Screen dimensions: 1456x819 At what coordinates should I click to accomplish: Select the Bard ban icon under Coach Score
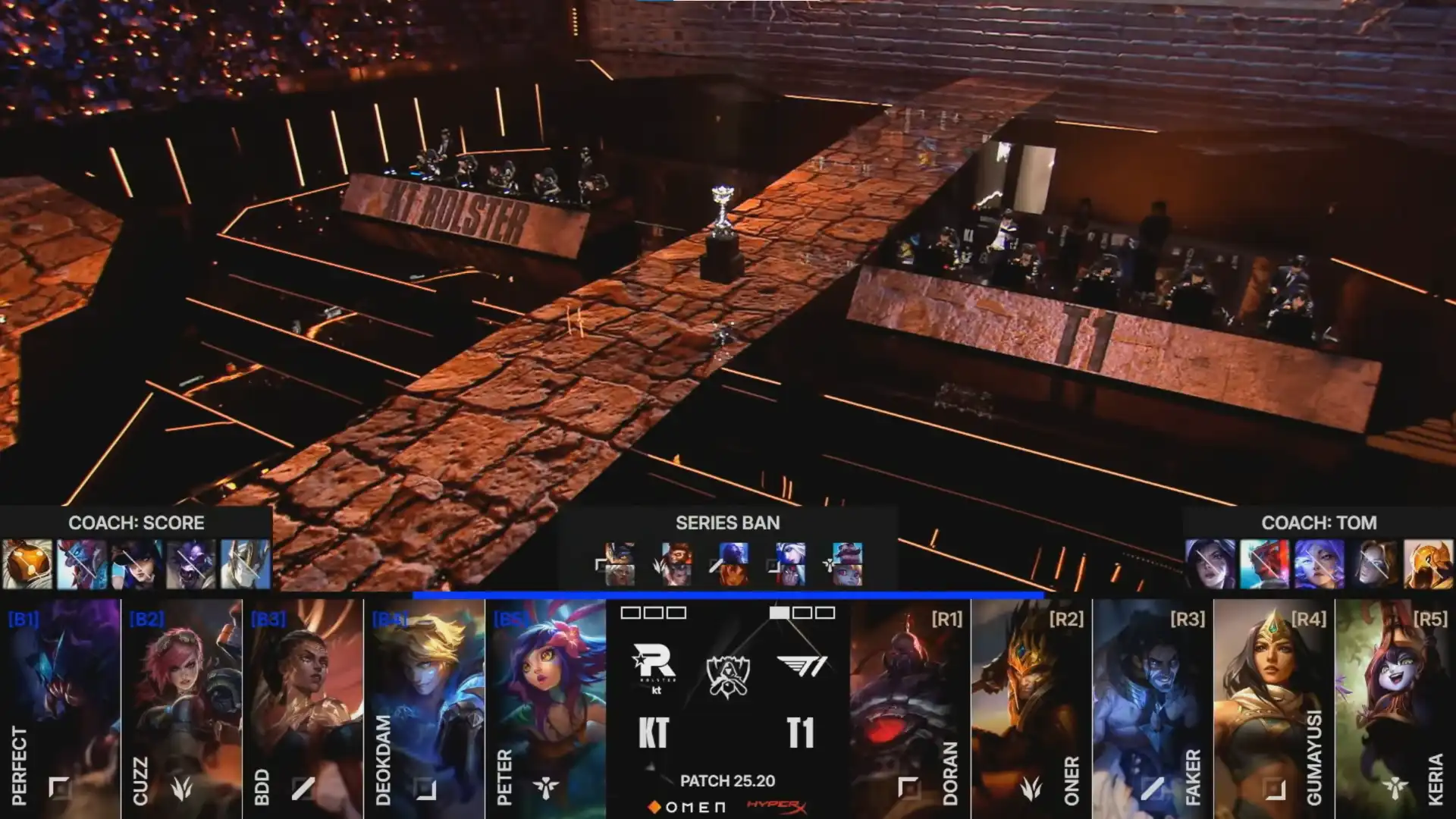coord(28,564)
